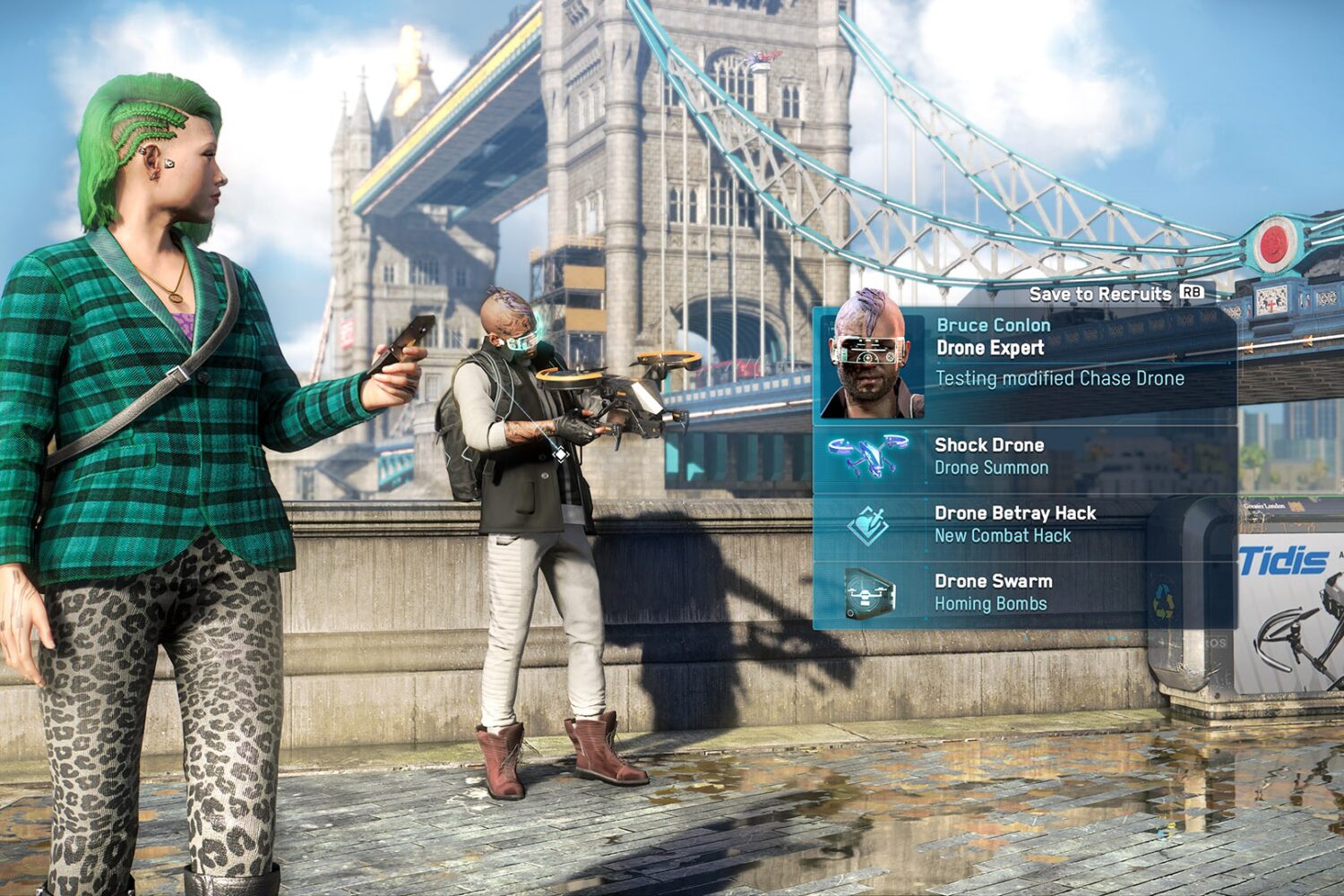This screenshot has width=1344, height=896.
Task: Click the Shock Drone icon
Action: click(868, 456)
